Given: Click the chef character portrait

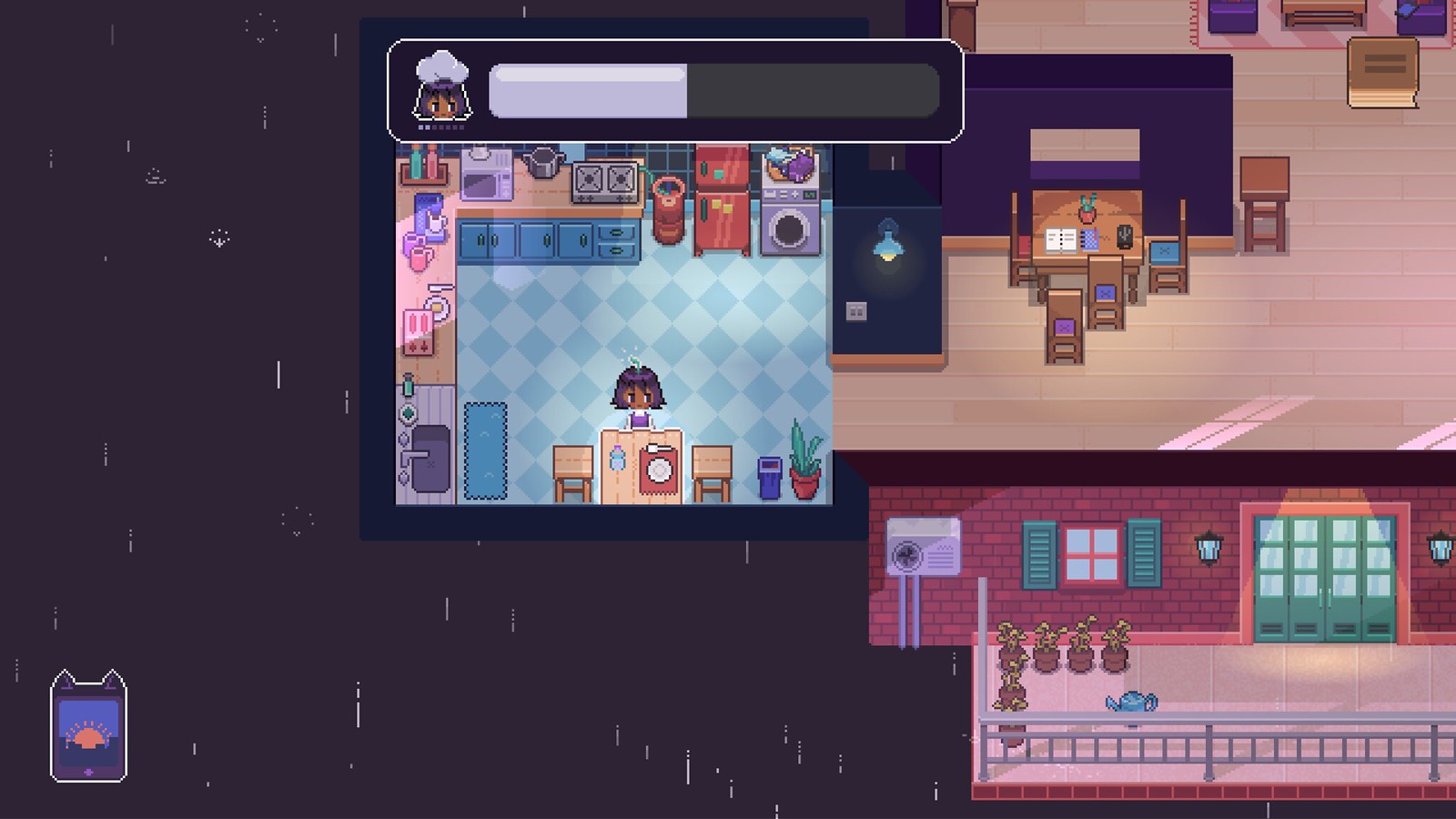Looking at the screenshot, I should click(x=441, y=88).
